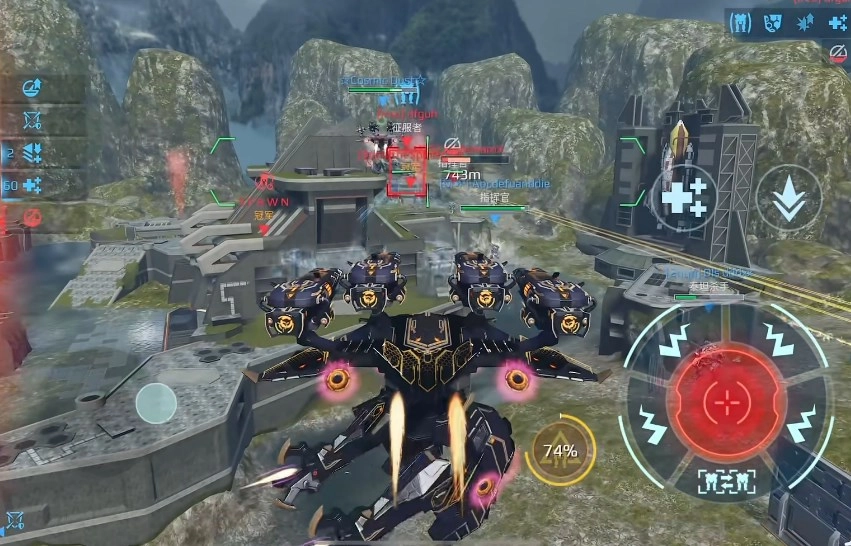
Task: Tap the virtual movement joystick circle
Action: [156, 403]
